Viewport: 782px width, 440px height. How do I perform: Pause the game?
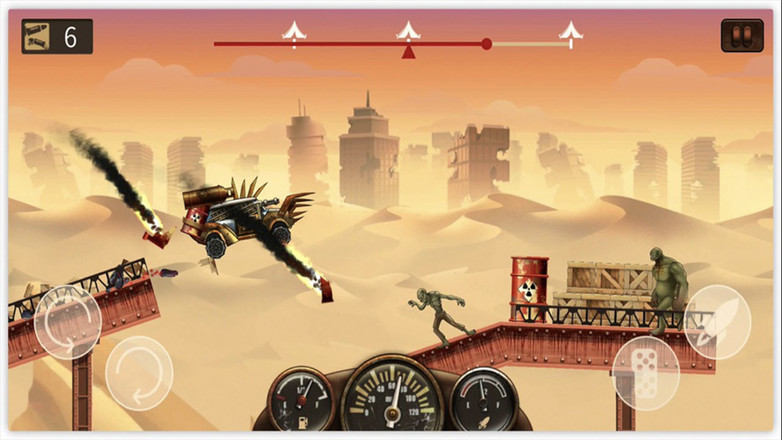741,36
